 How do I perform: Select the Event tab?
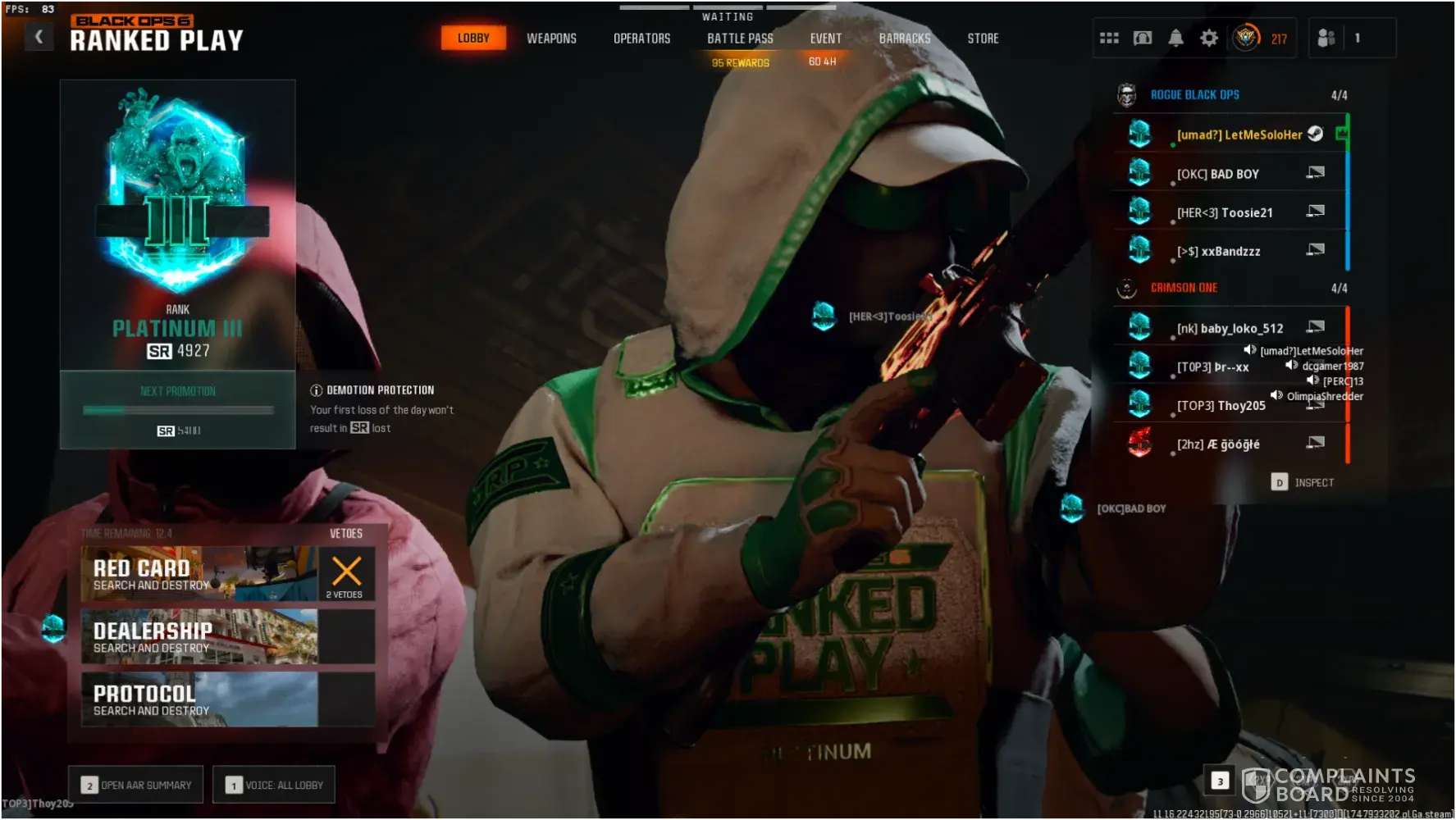coord(825,39)
